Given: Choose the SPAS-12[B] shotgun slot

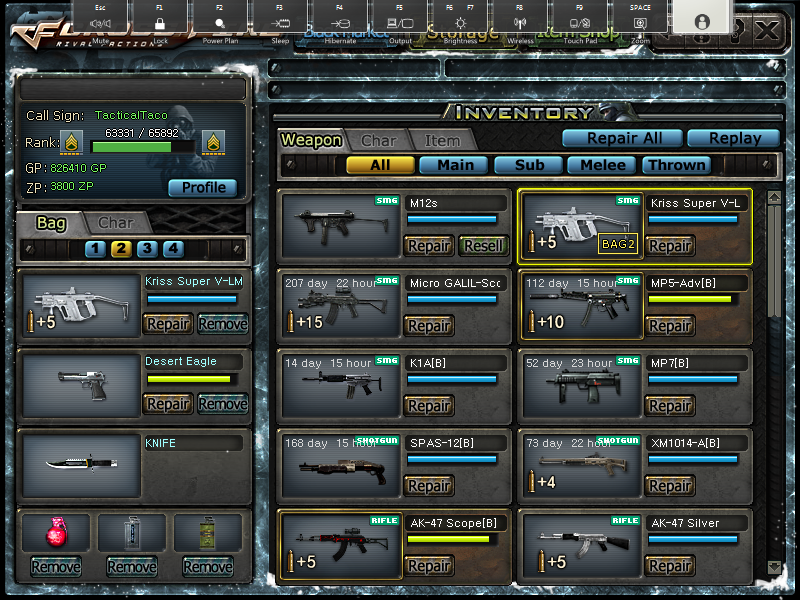Looking at the screenshot, I should click(340, 465).
